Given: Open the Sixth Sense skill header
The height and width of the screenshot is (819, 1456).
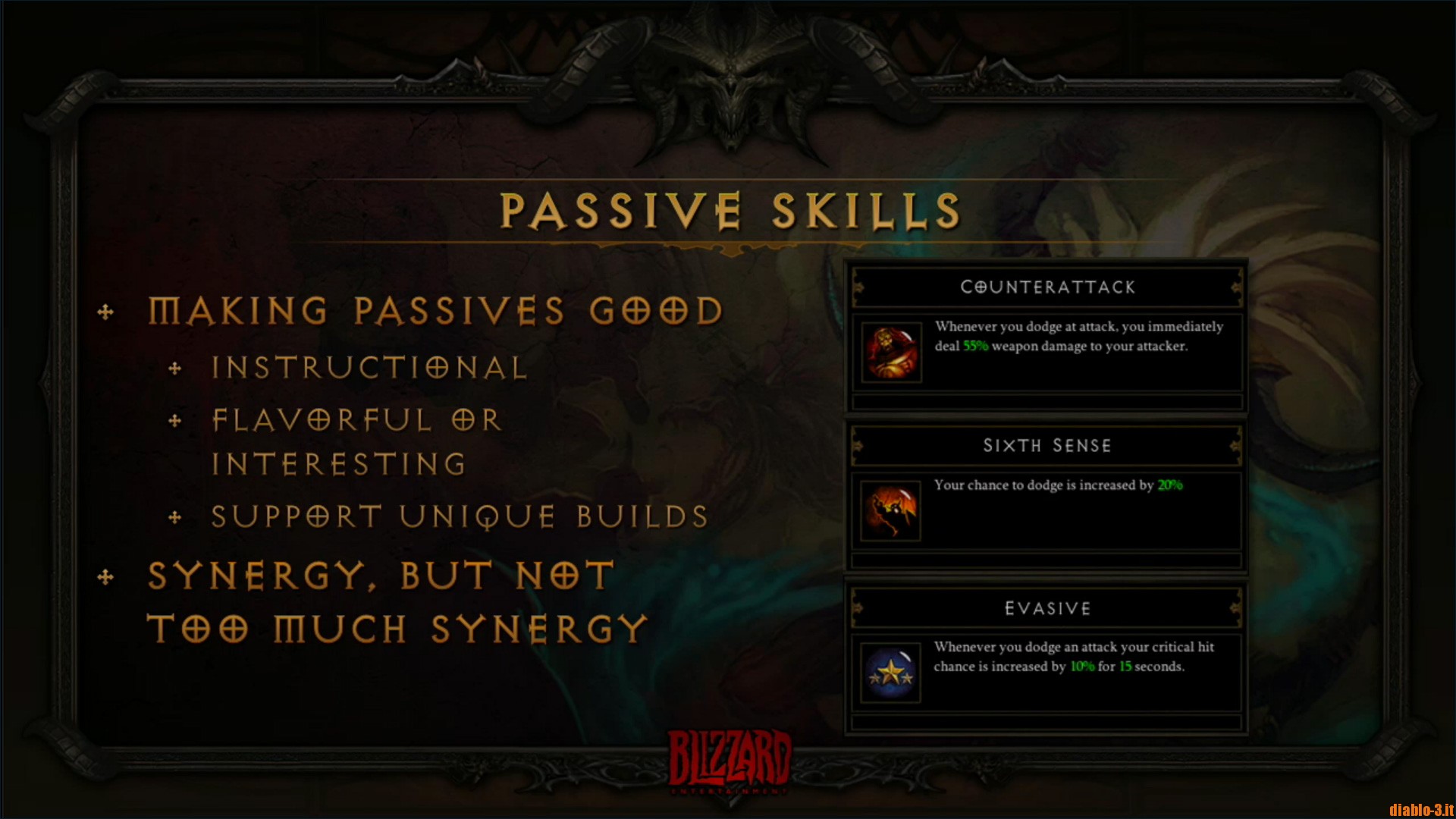Looking at the screenshot, I should 1047,446.
